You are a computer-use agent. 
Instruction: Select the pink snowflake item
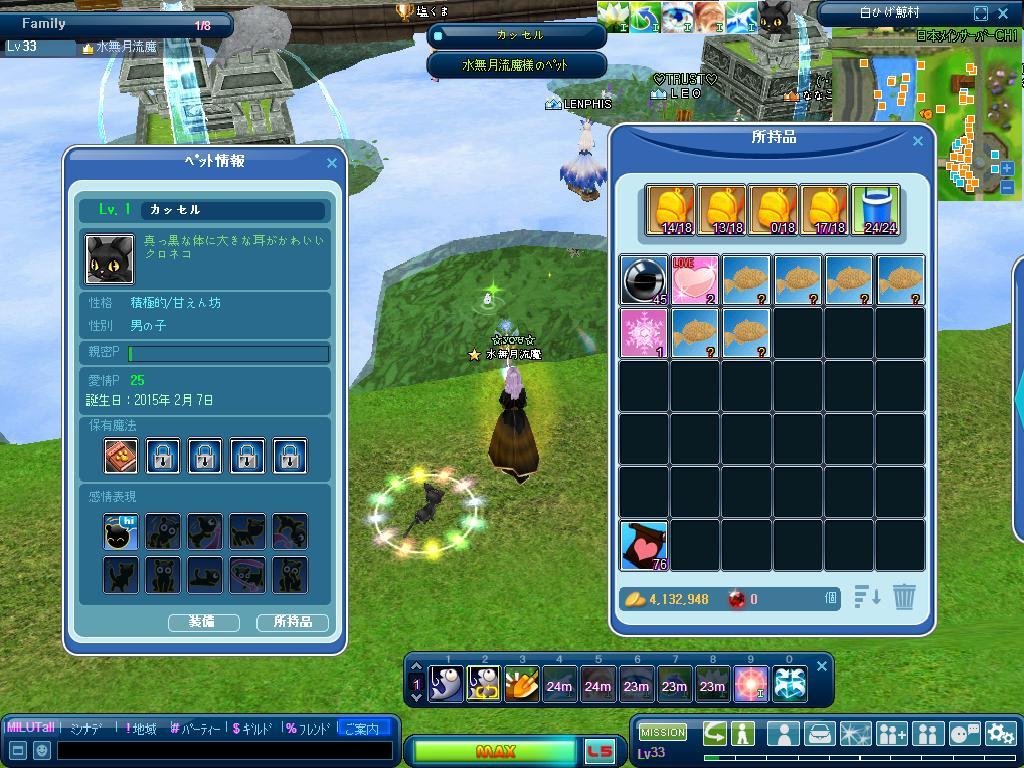643,332
